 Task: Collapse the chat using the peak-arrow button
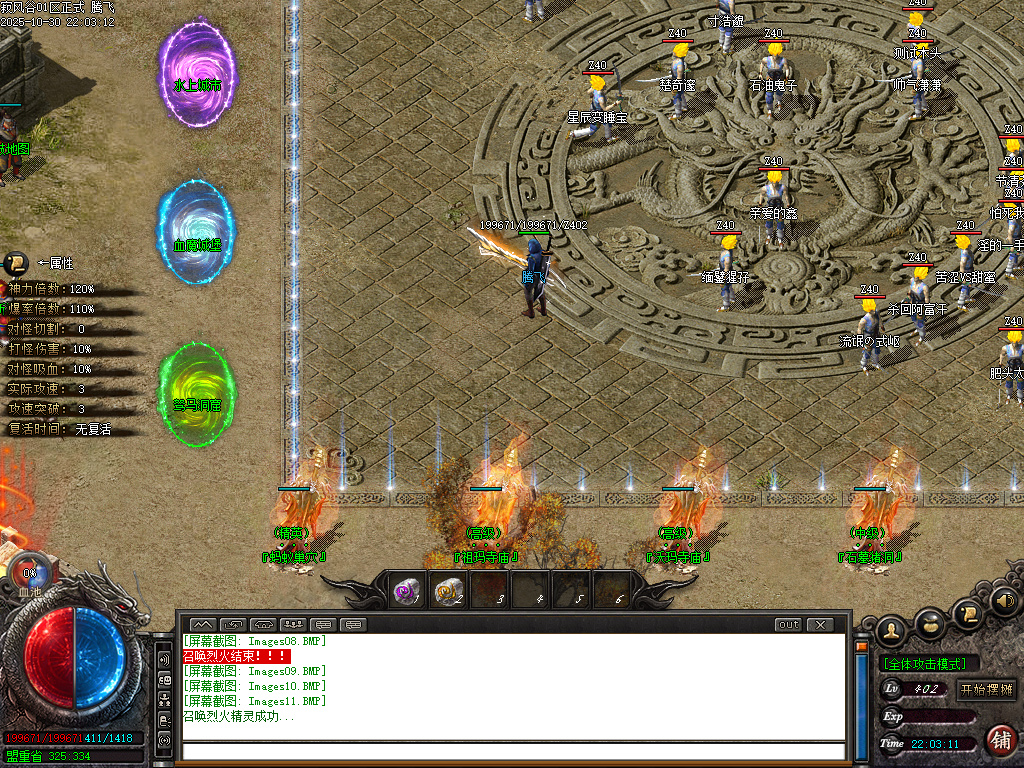point(202,625)
